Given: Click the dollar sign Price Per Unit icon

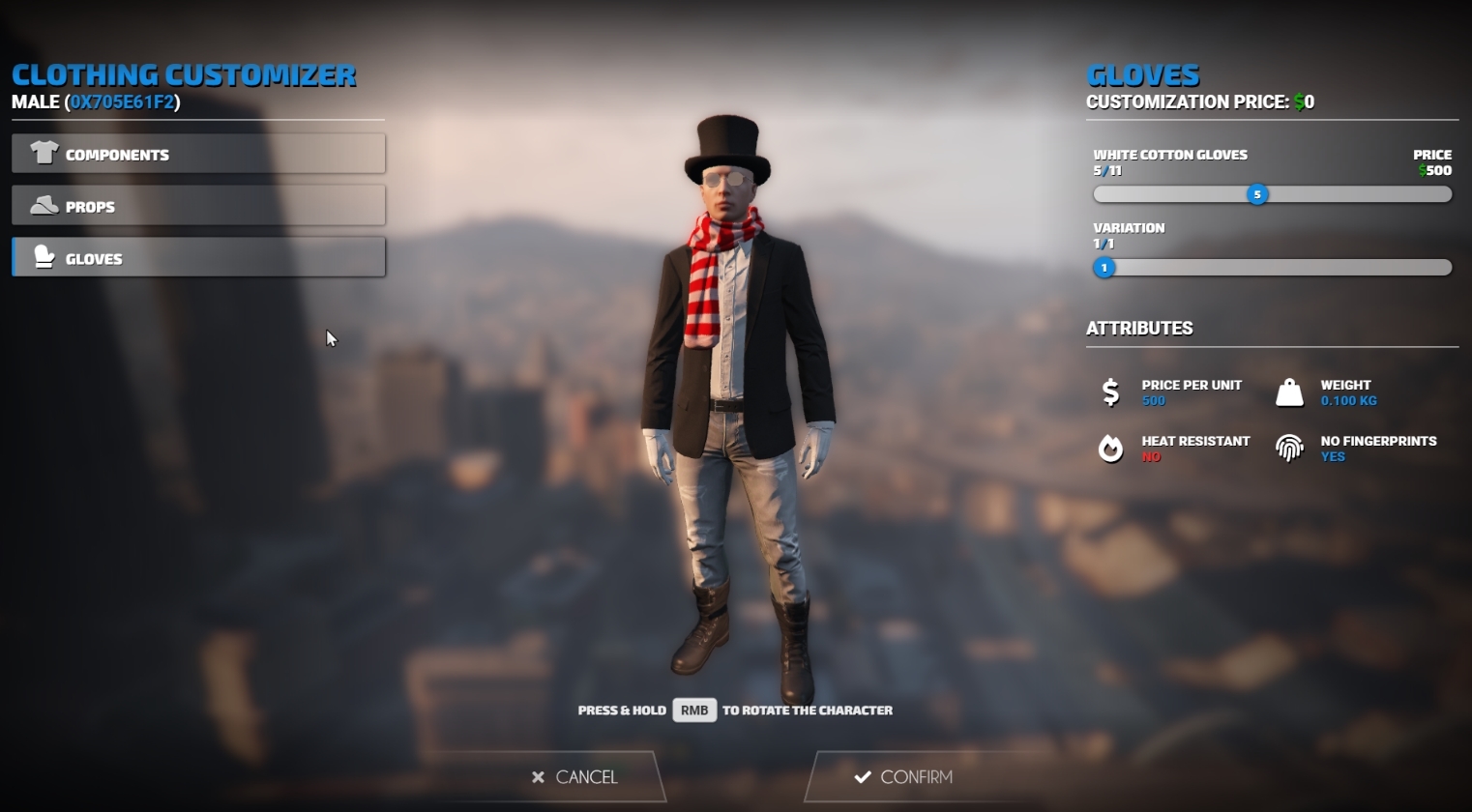Looking at the screenshot, I should (x=1109, y=391).
